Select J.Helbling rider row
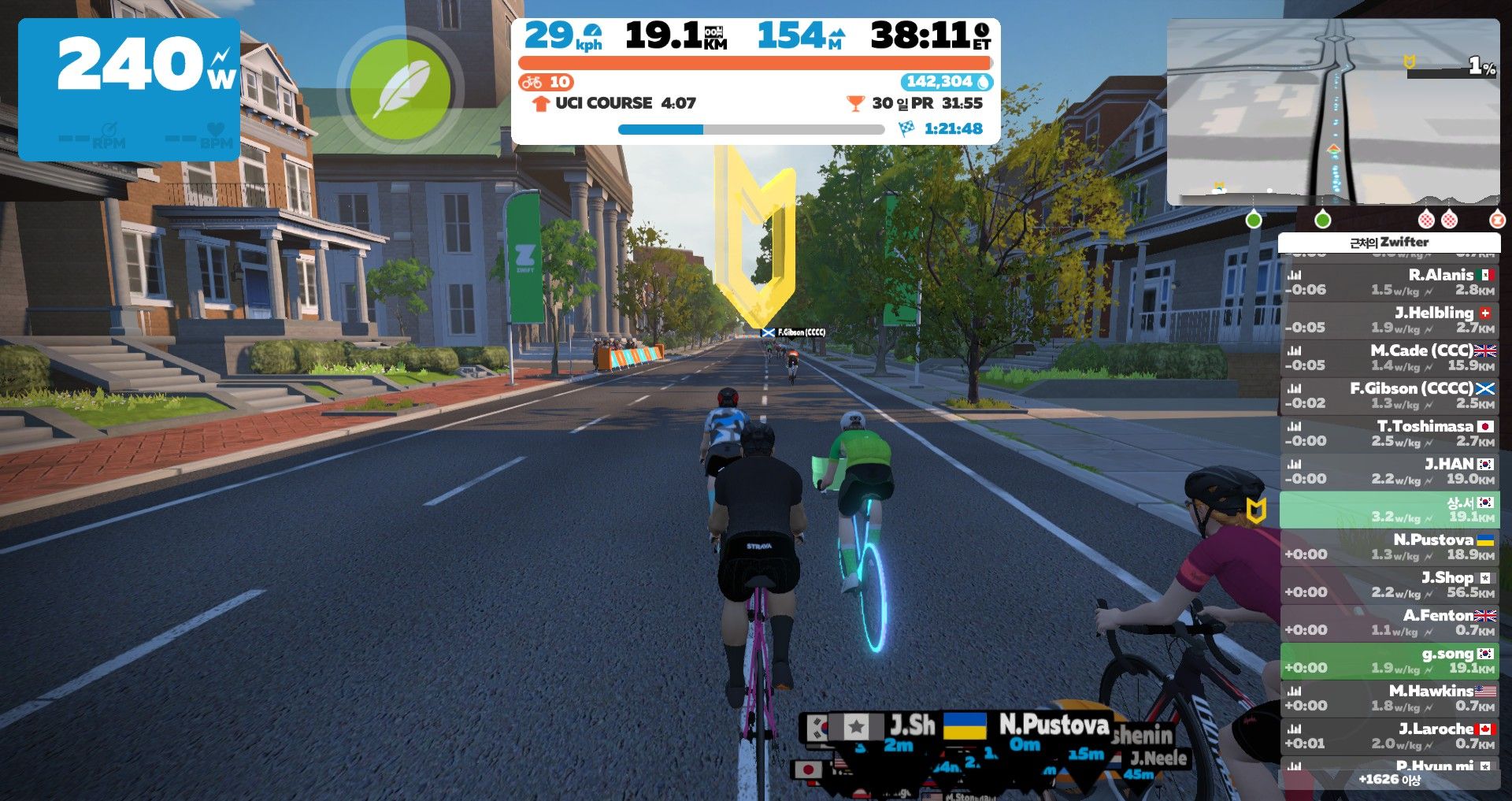This screenshot has width=1512, height=801. click(x=1390, y=320)
